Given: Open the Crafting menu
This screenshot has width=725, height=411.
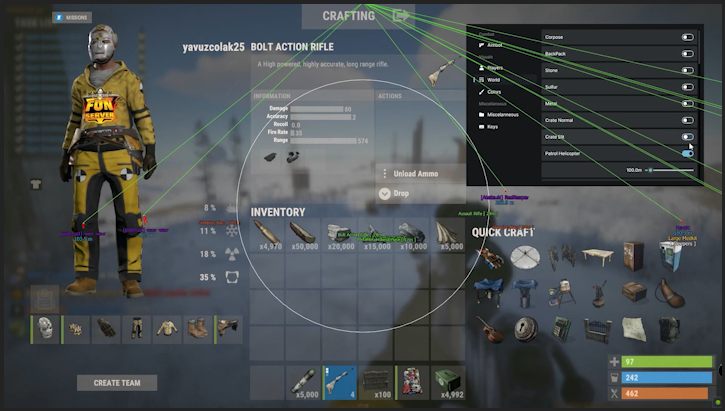Looking at the screenshot, I should [349, 16].
